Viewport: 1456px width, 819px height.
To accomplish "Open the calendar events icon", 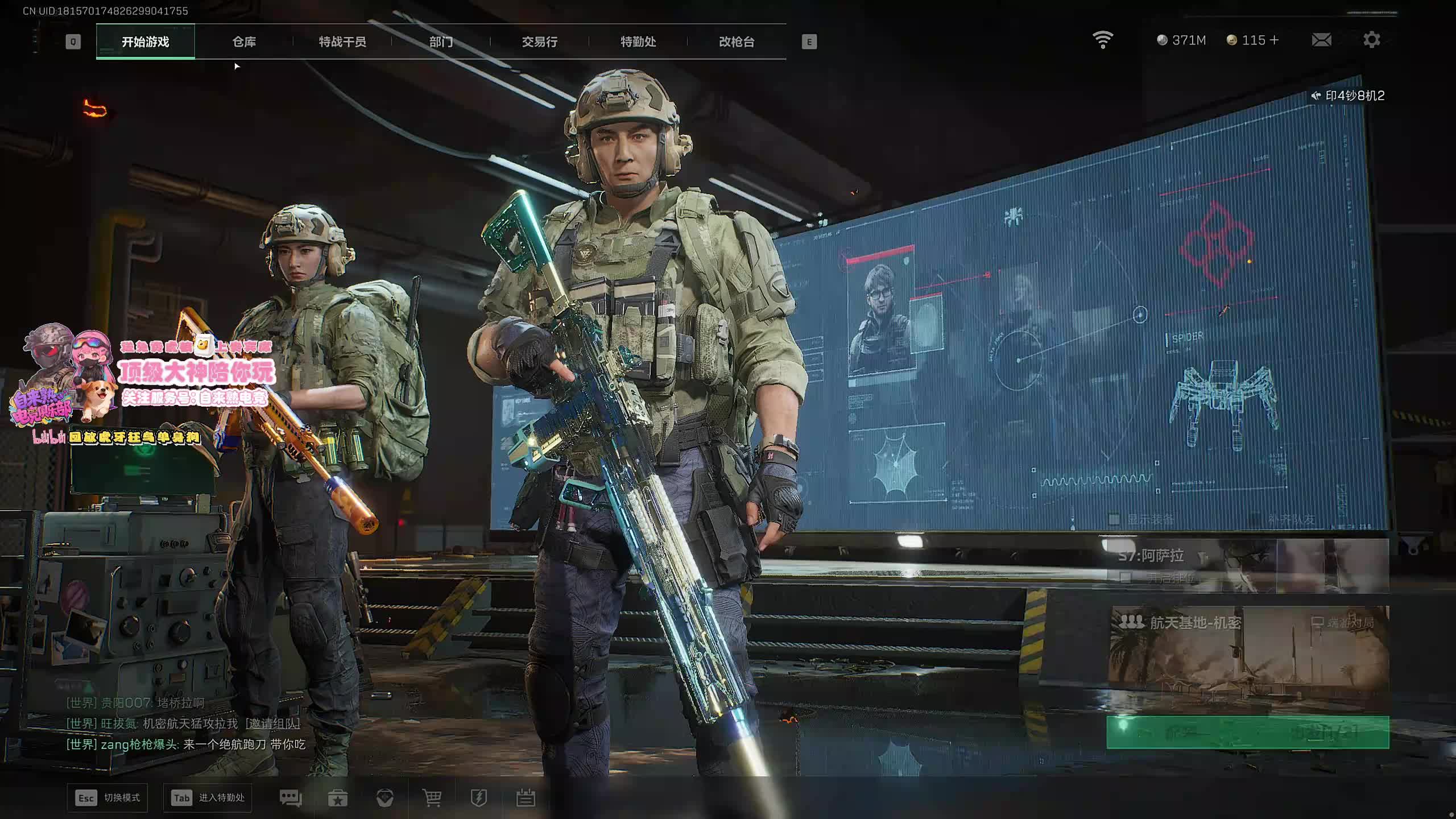I will pos(526,798).
